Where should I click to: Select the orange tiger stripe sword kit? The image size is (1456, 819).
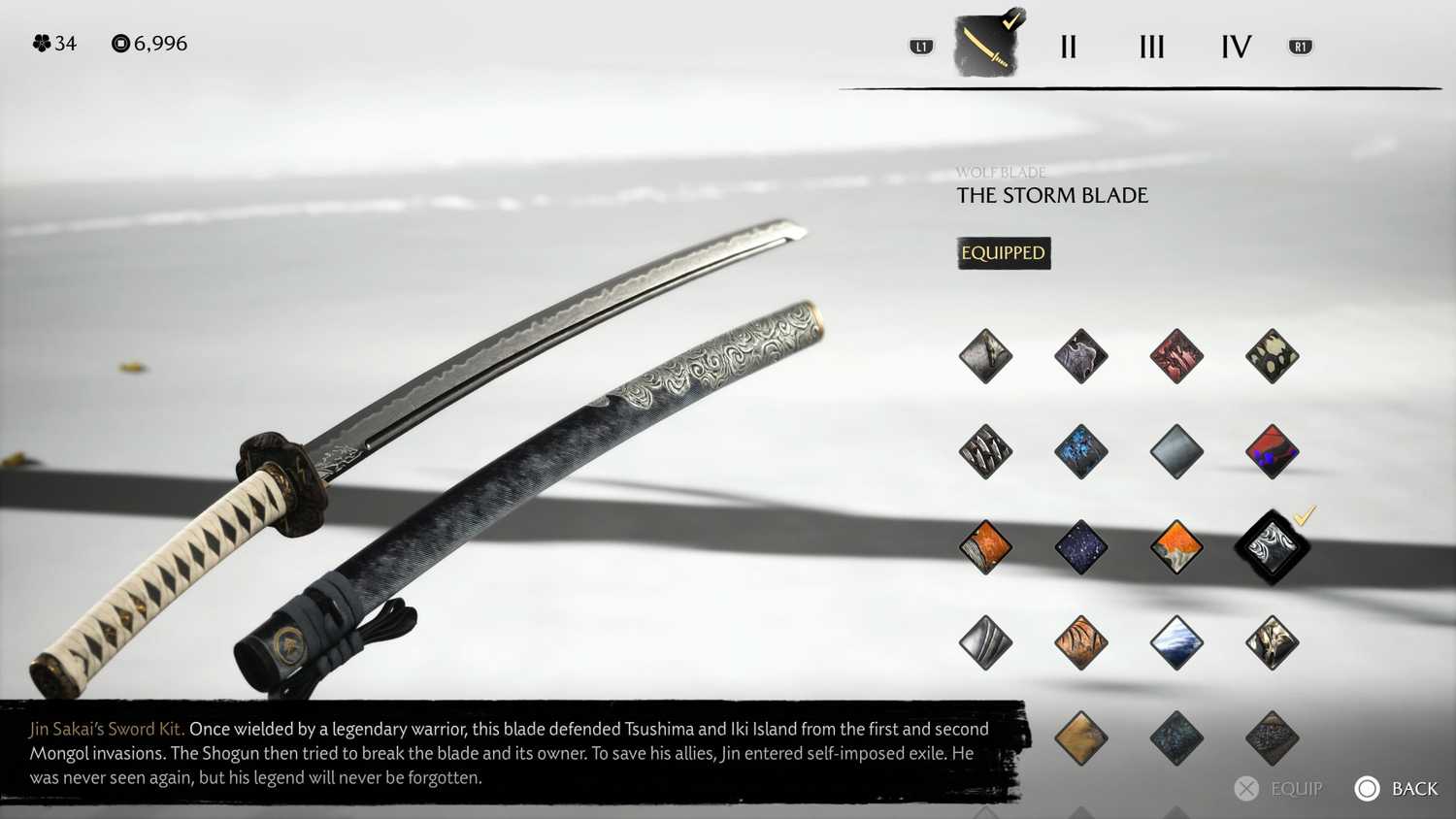[1079, 640]
